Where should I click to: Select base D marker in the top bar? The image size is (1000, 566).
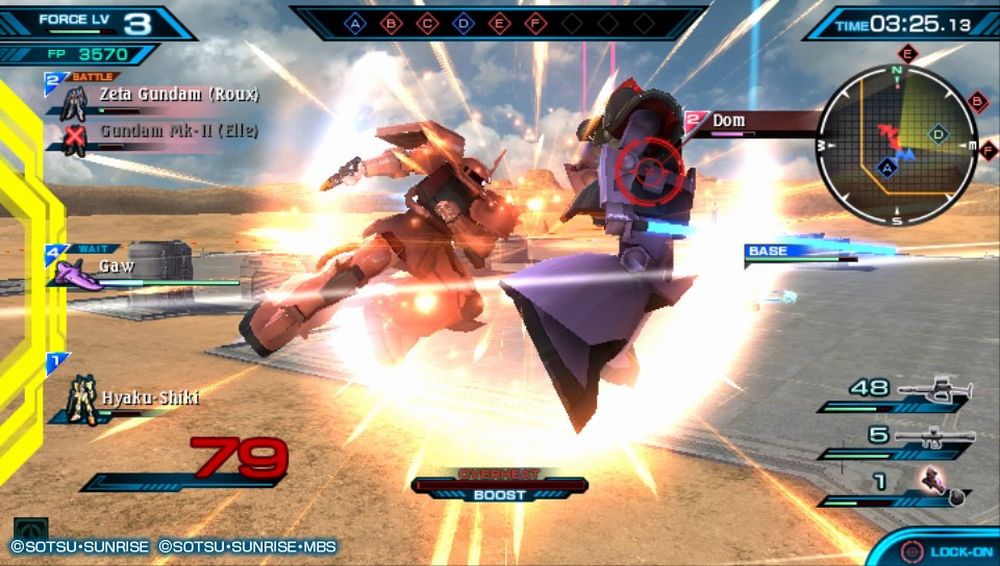463,22
